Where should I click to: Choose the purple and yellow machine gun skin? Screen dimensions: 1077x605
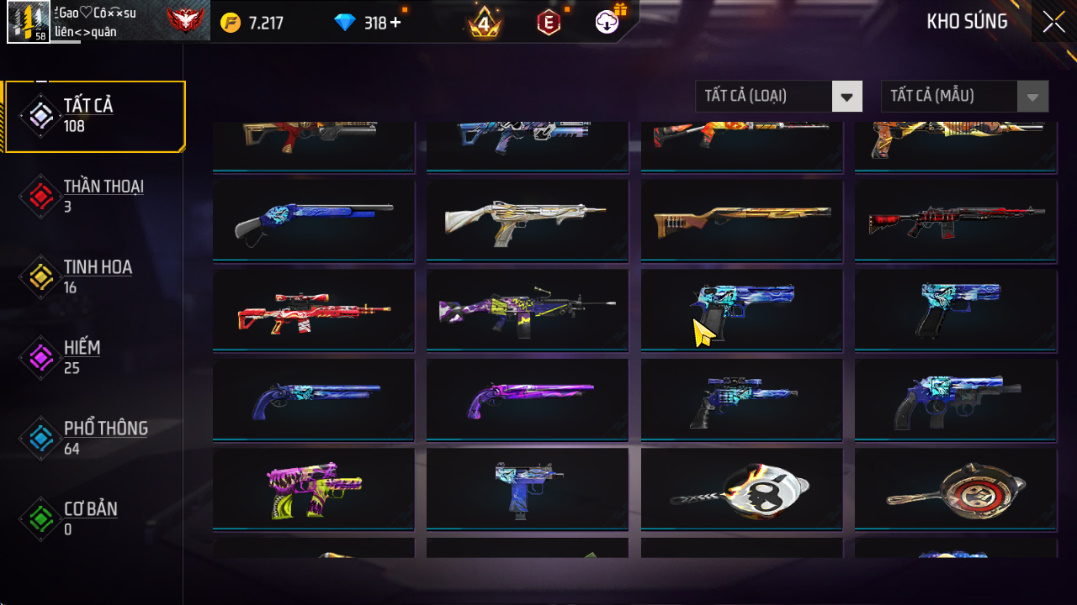(527, 310)
